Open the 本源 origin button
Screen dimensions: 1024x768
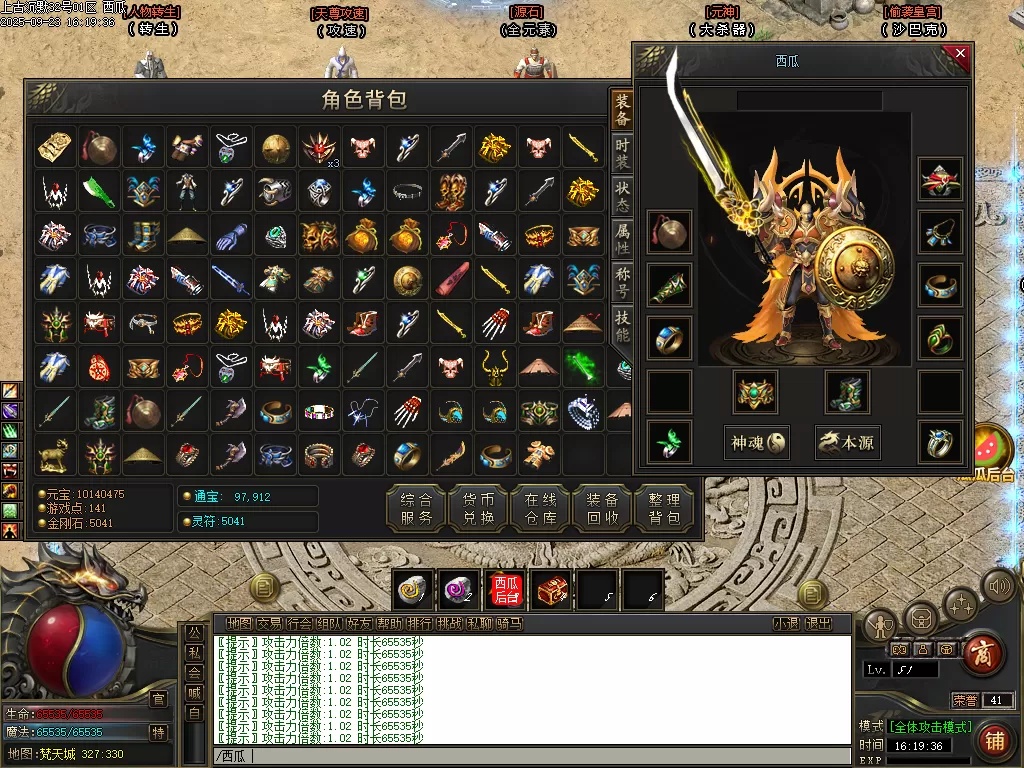(848, 442)
